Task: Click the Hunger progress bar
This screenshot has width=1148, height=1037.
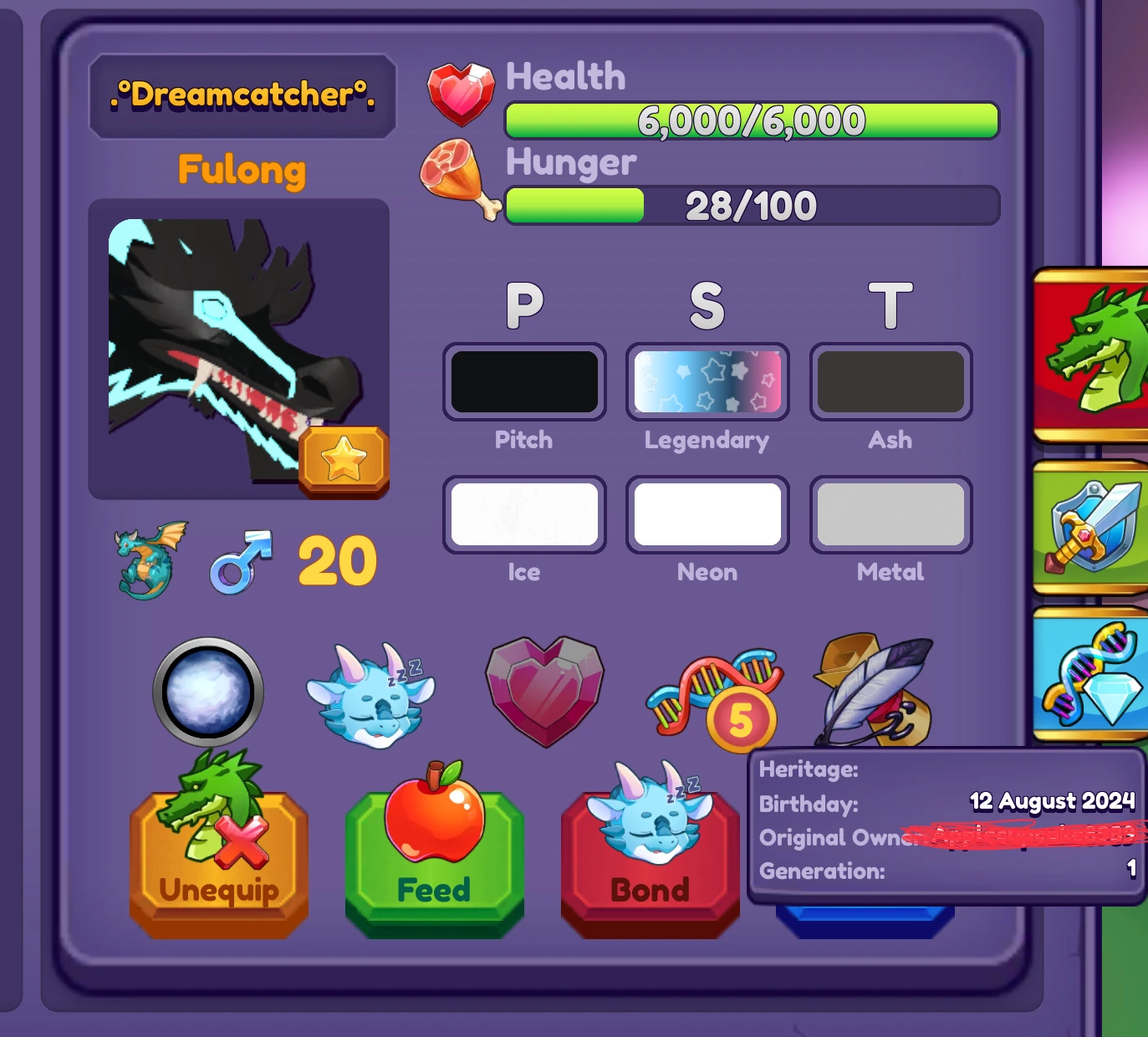Action: point(751,203)
